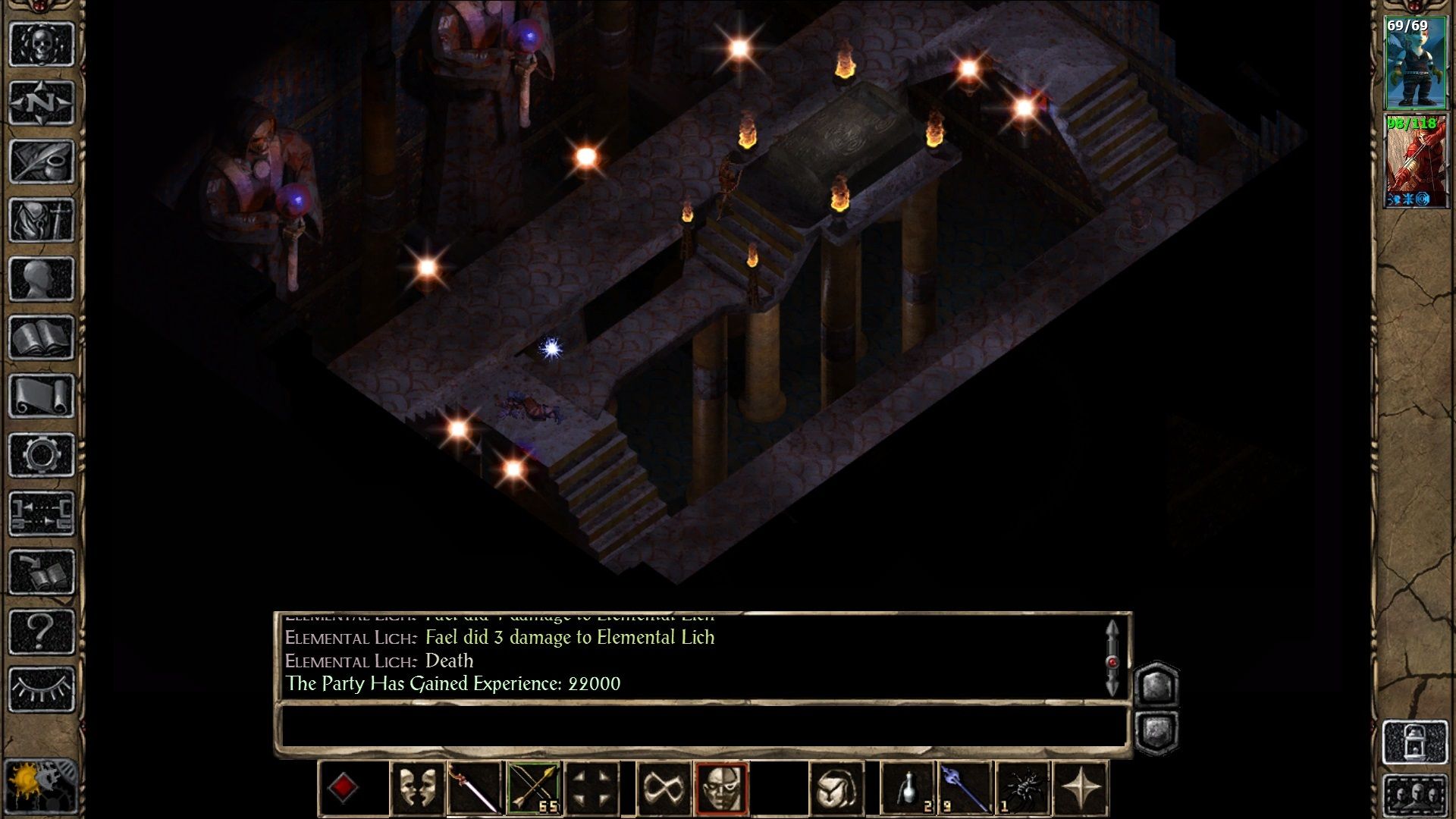Open inventory using the robe-and-staff icon
This screenshot has width=1456, height=819.
point(42,219)
